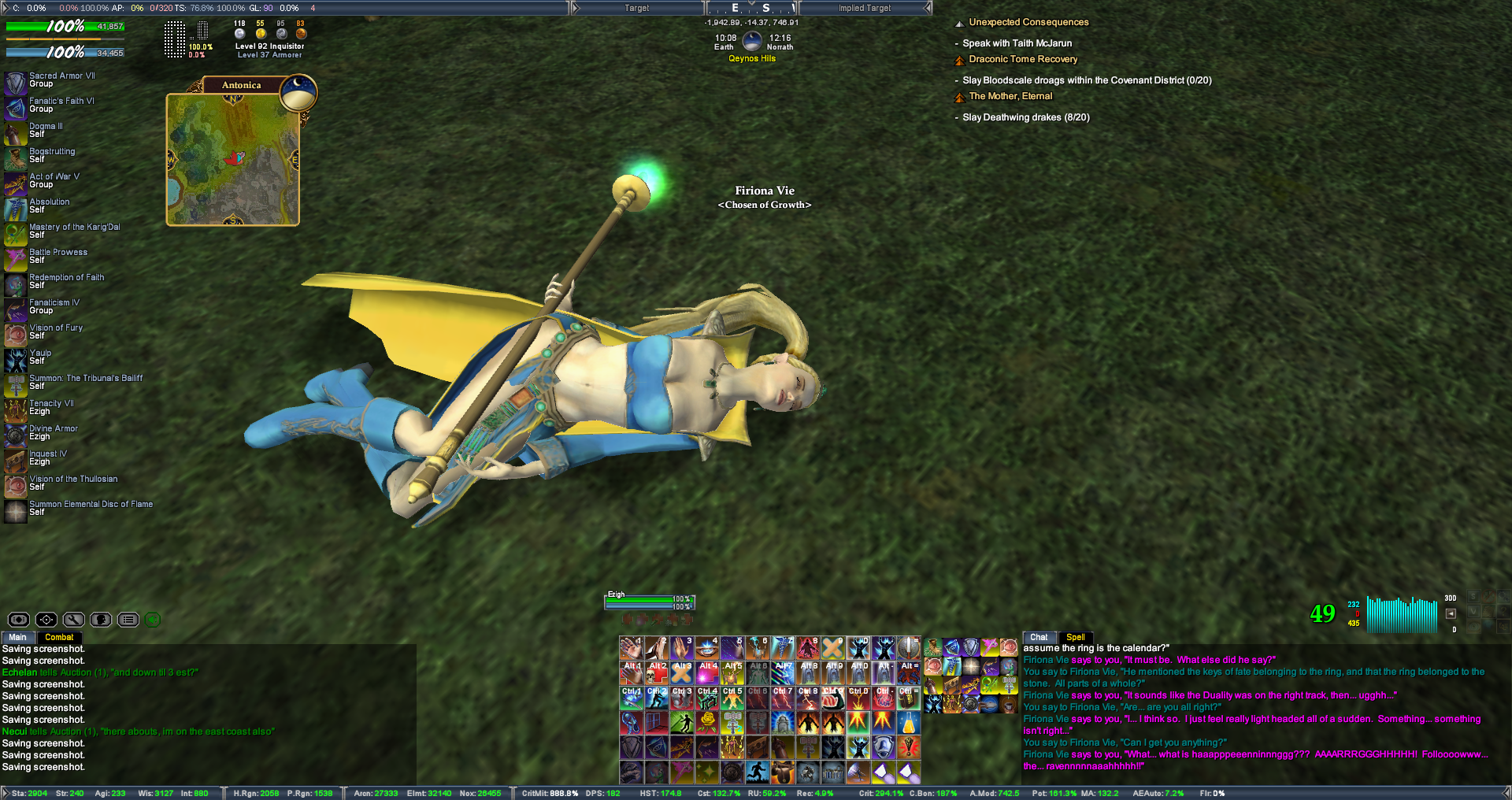Screen dimensions: 1512x800
Task: Activate the running figure sprint icon
Action: 758,772
